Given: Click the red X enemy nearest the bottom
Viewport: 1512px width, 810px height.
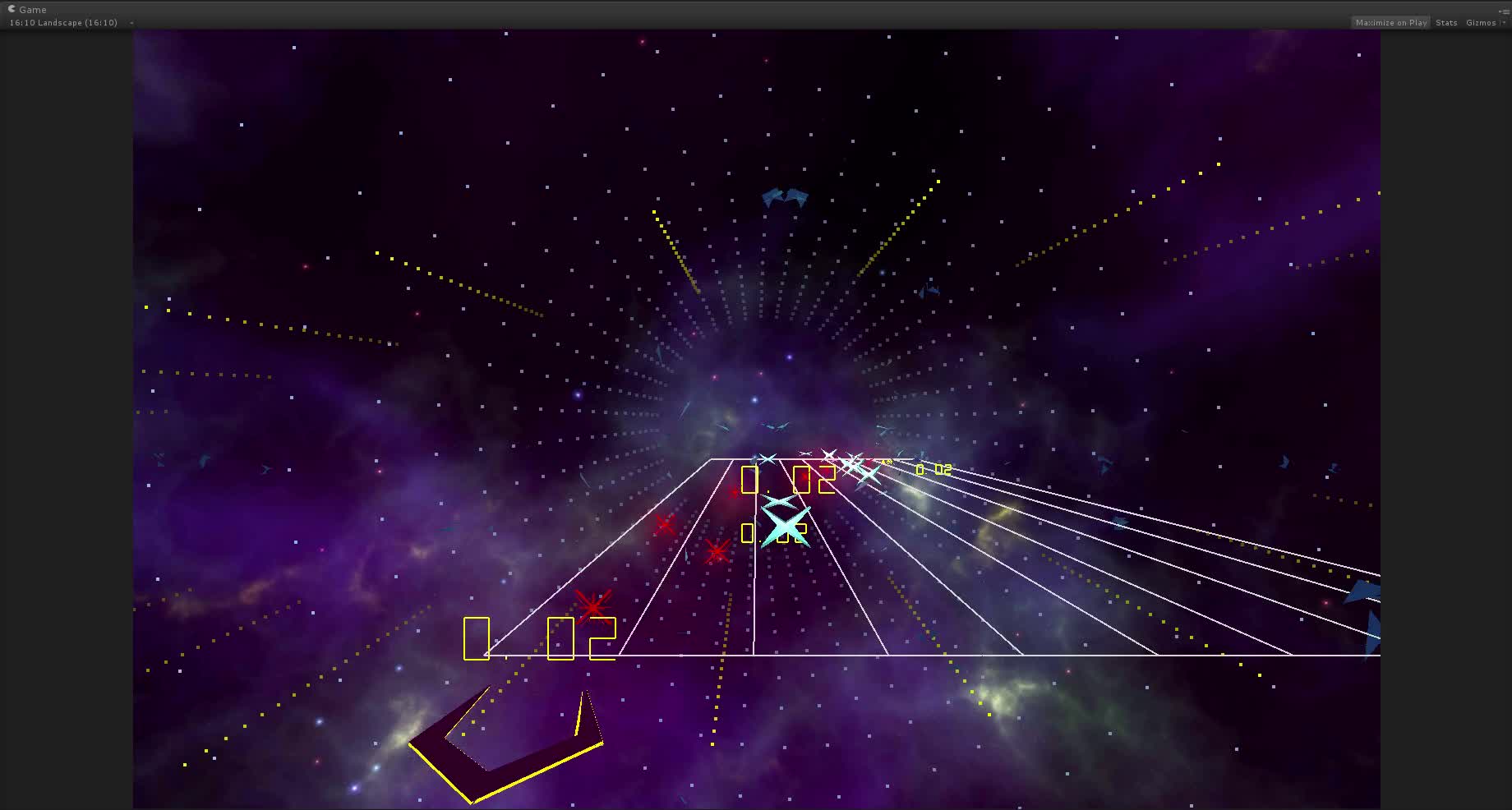Looking at the screenshot, I should click(590, 608).
